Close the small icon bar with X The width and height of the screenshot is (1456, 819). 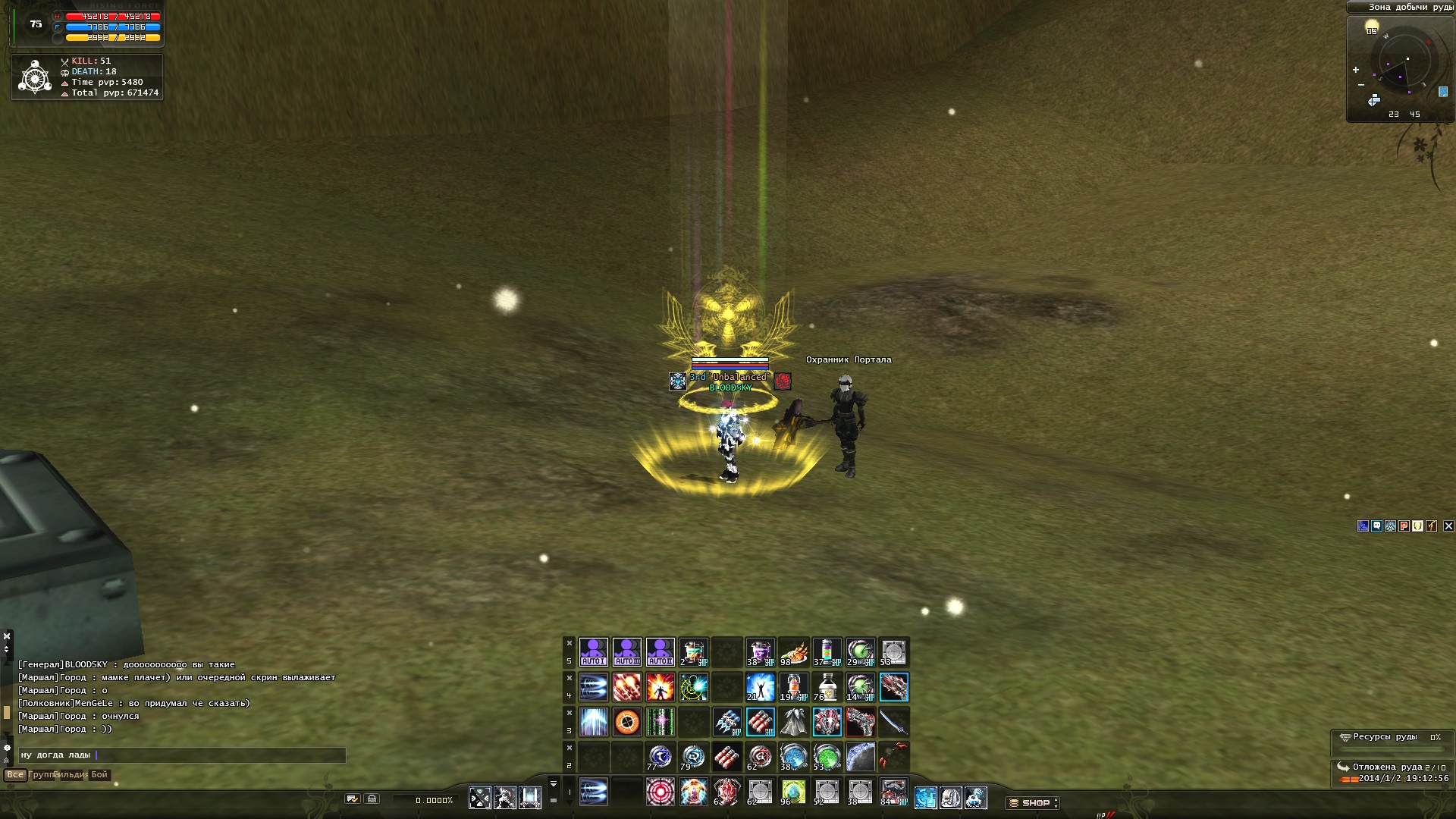click(x=1448, y=526)
